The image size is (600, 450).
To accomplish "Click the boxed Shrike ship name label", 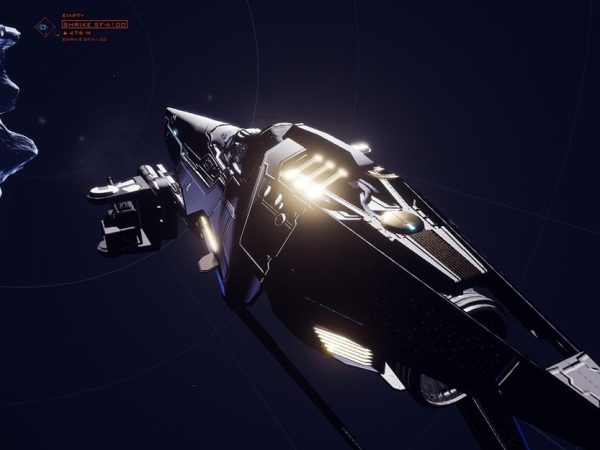I will (94, 24).
